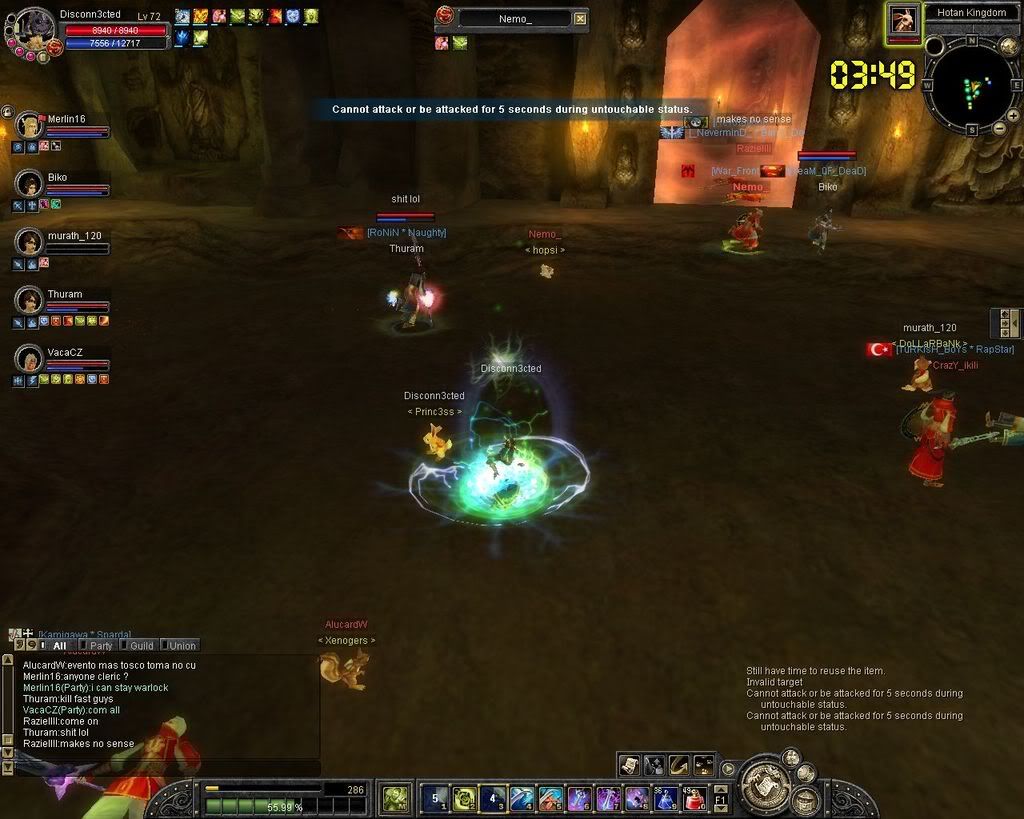Select party member Merlin16's portrait
The image size is (1024, 819).
[30, 126]
